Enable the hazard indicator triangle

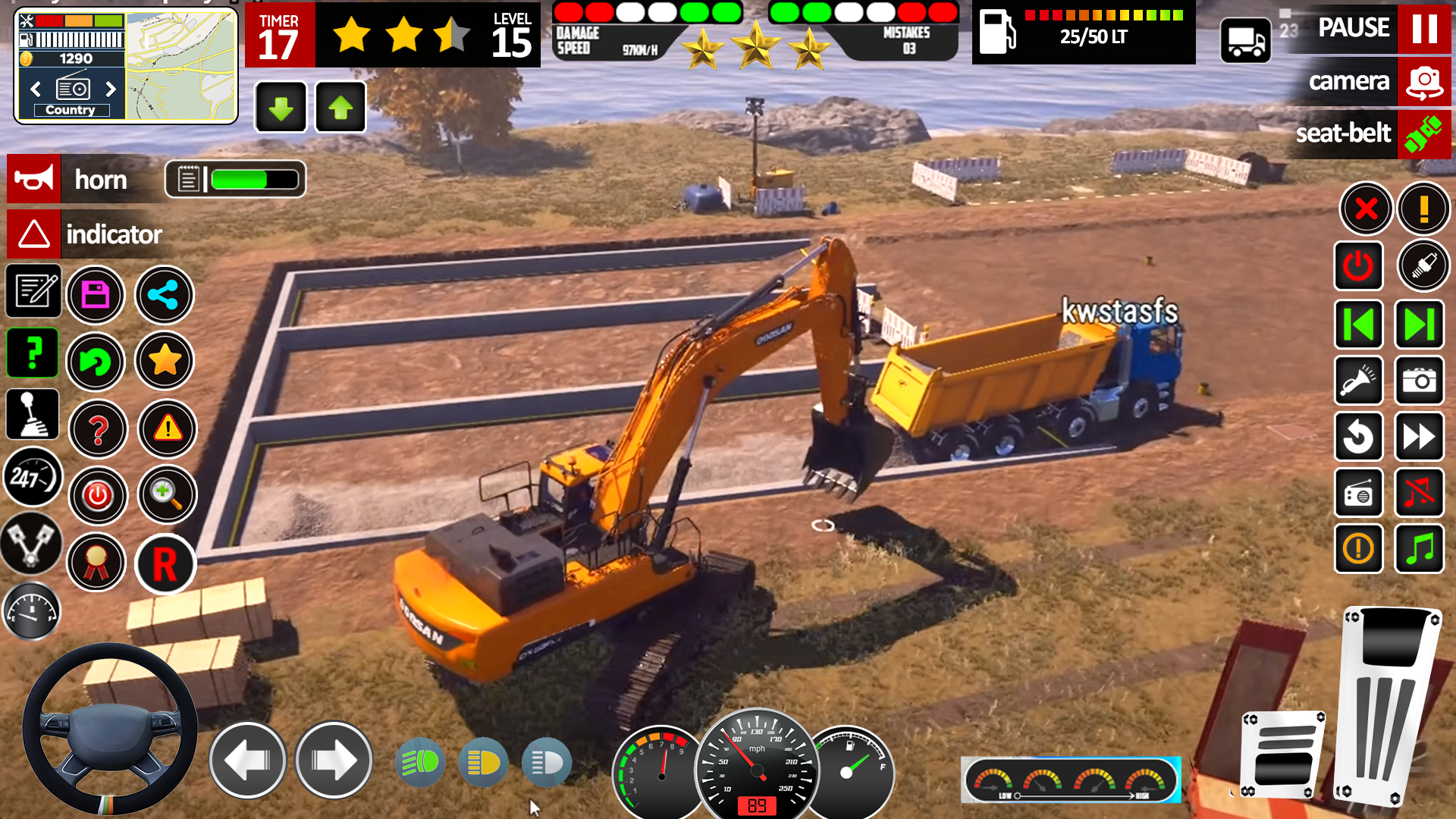point(33,234)
